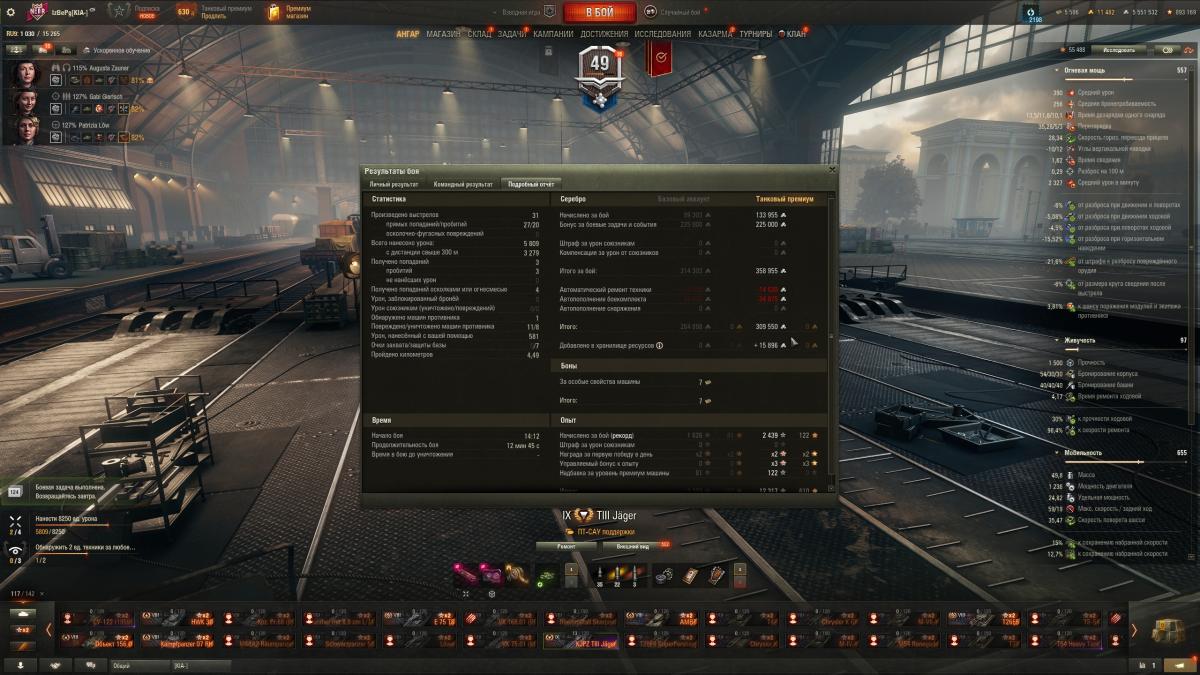Click the Ремонт button under the tank name
This screenshot has width=1200, height=675.
click(x=566, y=547)
